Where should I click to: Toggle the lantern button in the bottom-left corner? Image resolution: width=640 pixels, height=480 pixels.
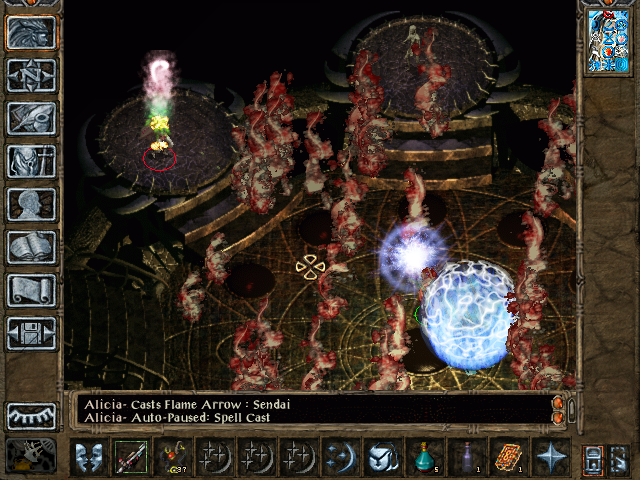(30, 455)
